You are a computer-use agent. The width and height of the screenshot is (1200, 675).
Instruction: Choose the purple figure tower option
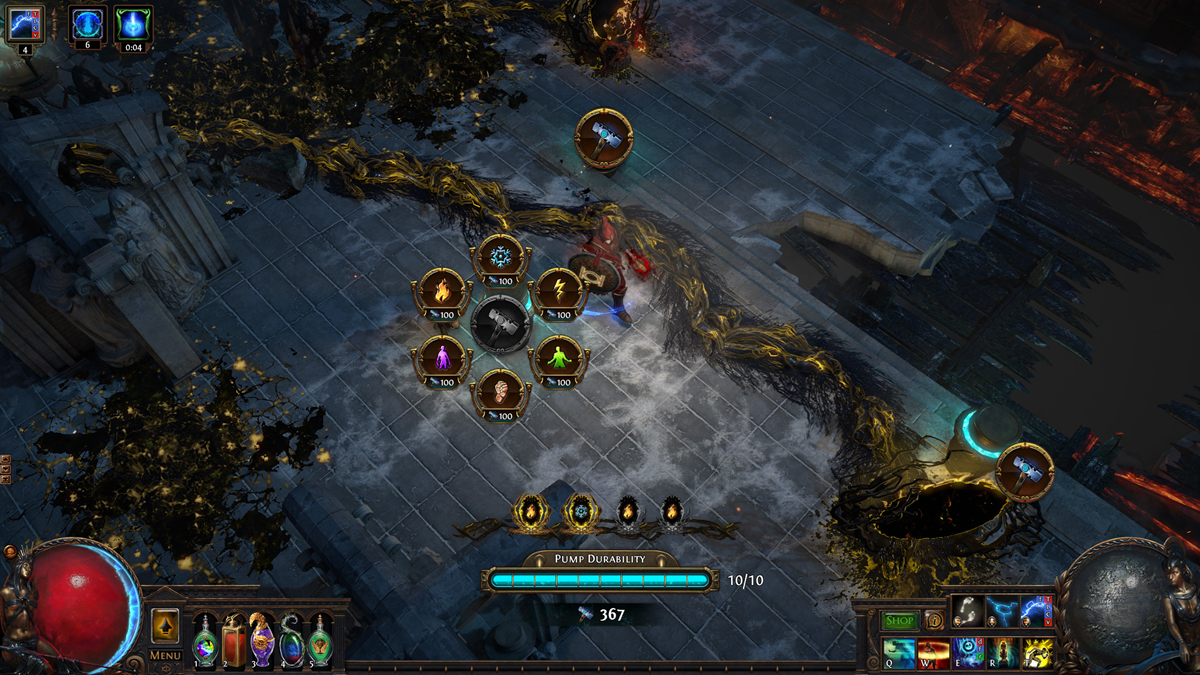[x=441, y=357]
